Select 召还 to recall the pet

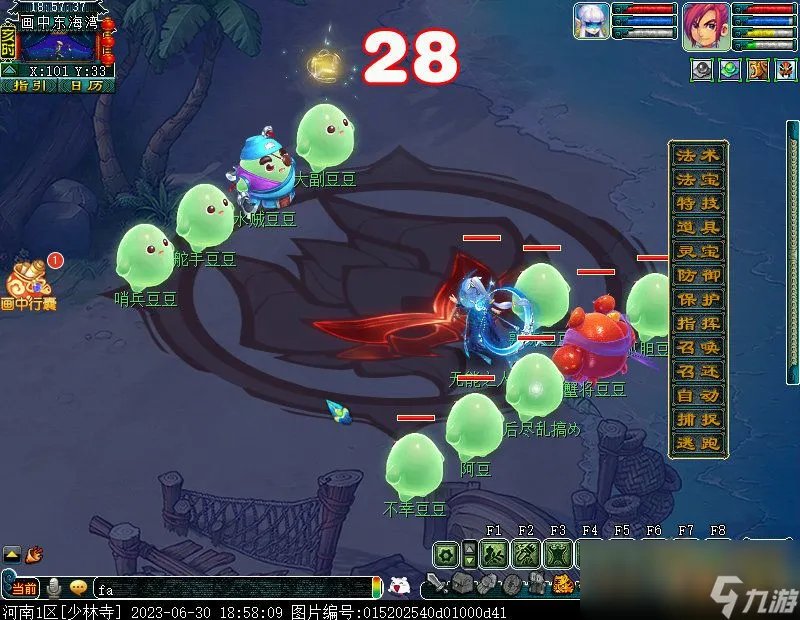[x=698, y=372]
